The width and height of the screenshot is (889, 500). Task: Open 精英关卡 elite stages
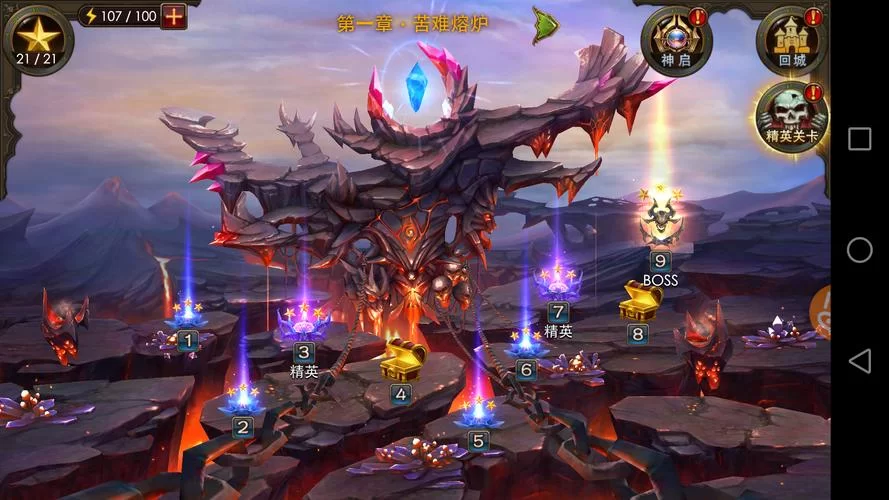coord(792,115)
